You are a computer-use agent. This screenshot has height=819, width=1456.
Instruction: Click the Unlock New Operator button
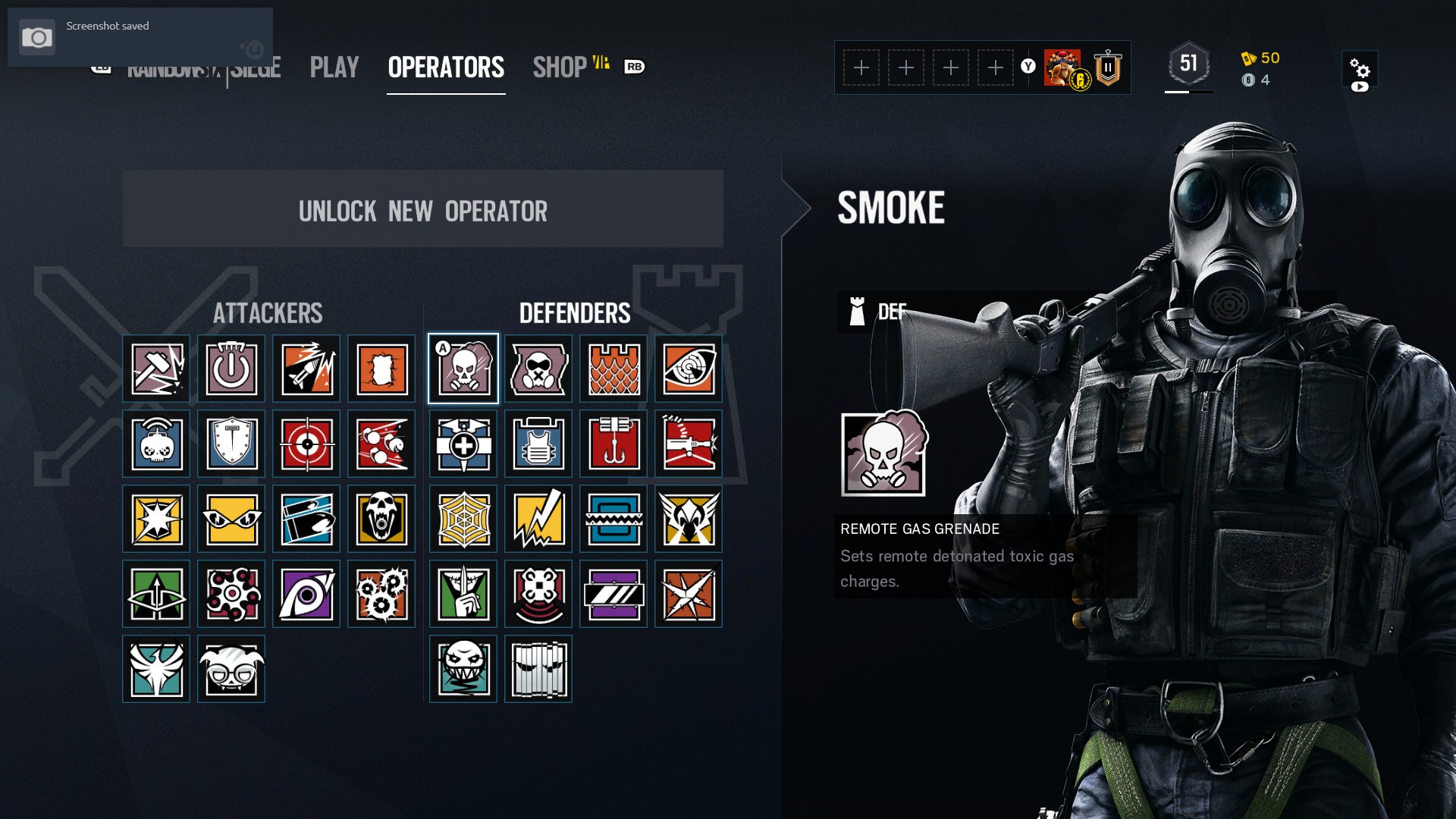point(422,209)
